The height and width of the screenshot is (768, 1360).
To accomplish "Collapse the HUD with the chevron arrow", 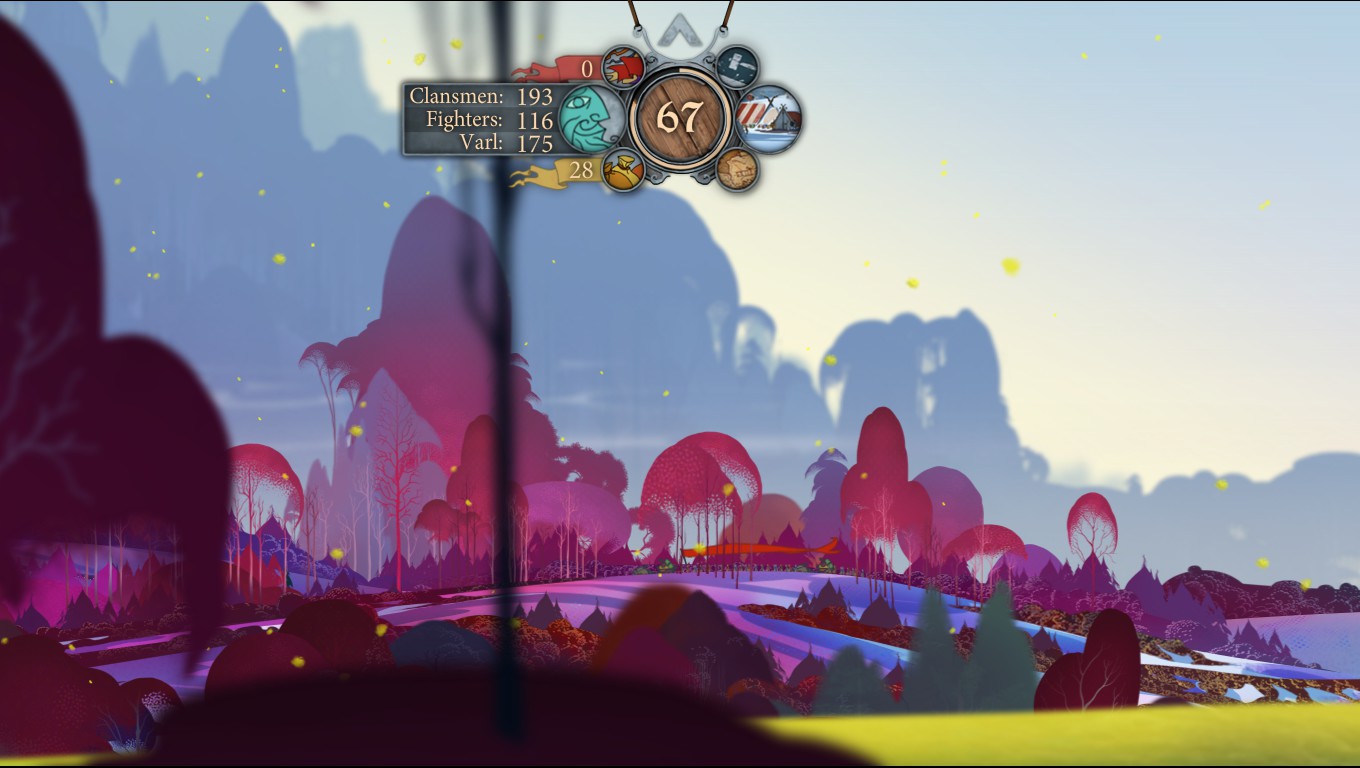I will [681, 29].
